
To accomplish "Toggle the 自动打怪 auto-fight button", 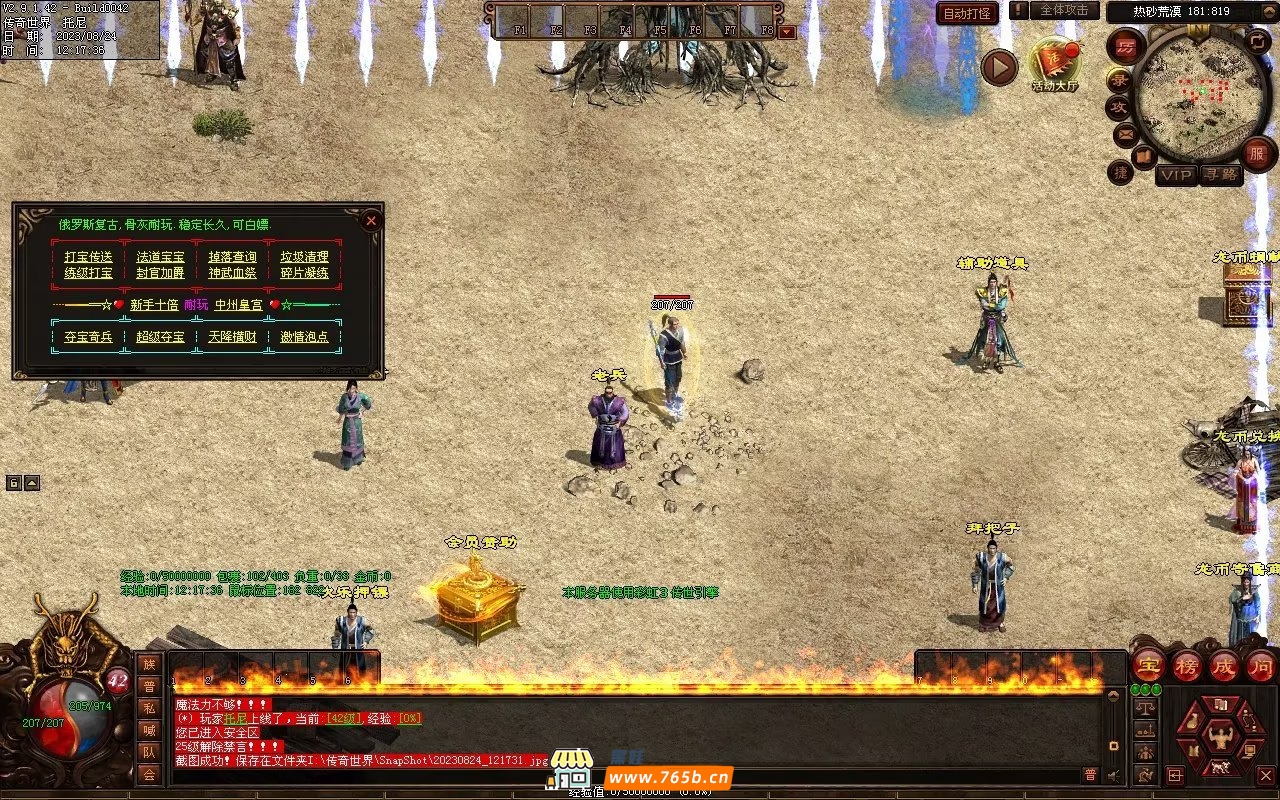I will (968, 13).
